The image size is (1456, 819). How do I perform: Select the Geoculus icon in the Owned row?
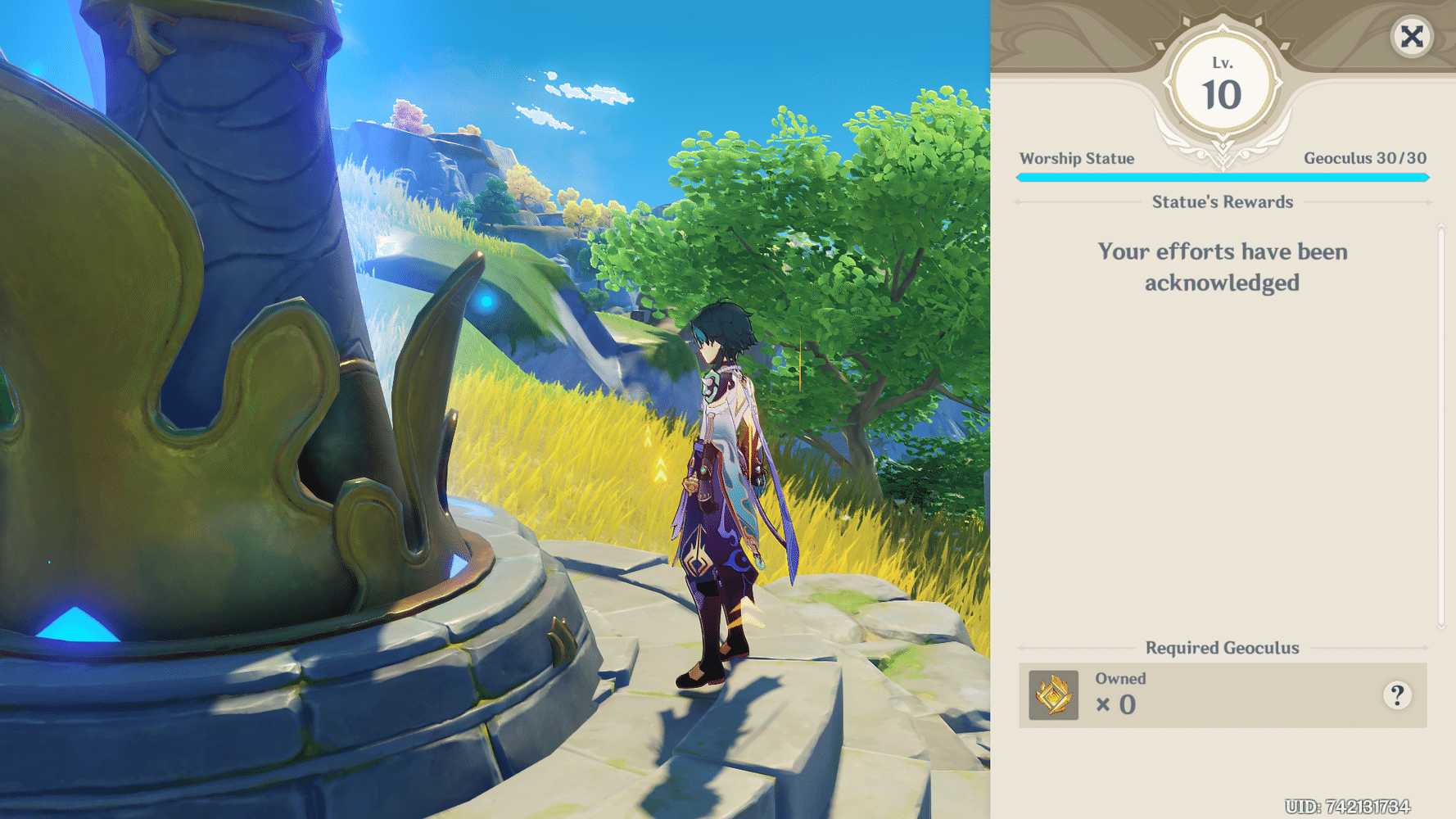point(1052,696)
